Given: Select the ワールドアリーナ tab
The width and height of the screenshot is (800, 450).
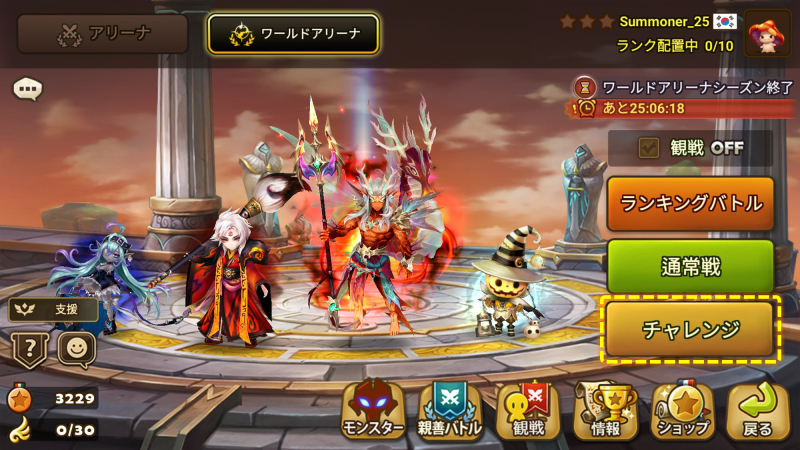Looking at the screenshot, I should coord(293,34).
